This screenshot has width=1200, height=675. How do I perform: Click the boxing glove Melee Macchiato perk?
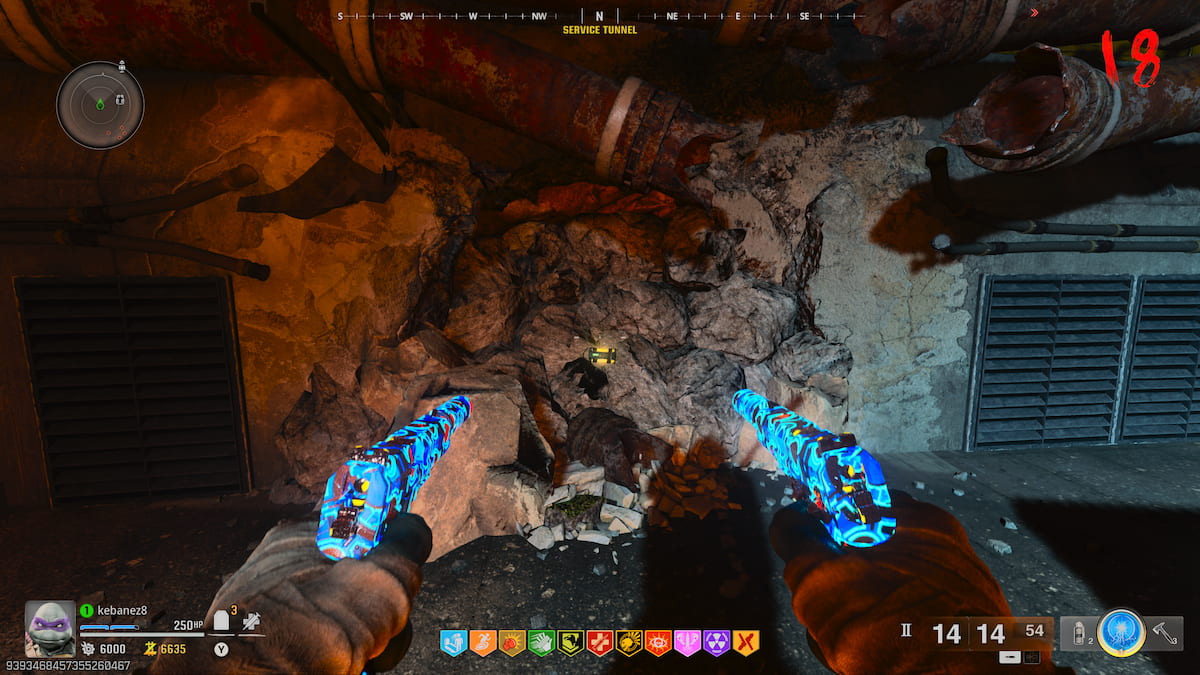coord(512,643)
